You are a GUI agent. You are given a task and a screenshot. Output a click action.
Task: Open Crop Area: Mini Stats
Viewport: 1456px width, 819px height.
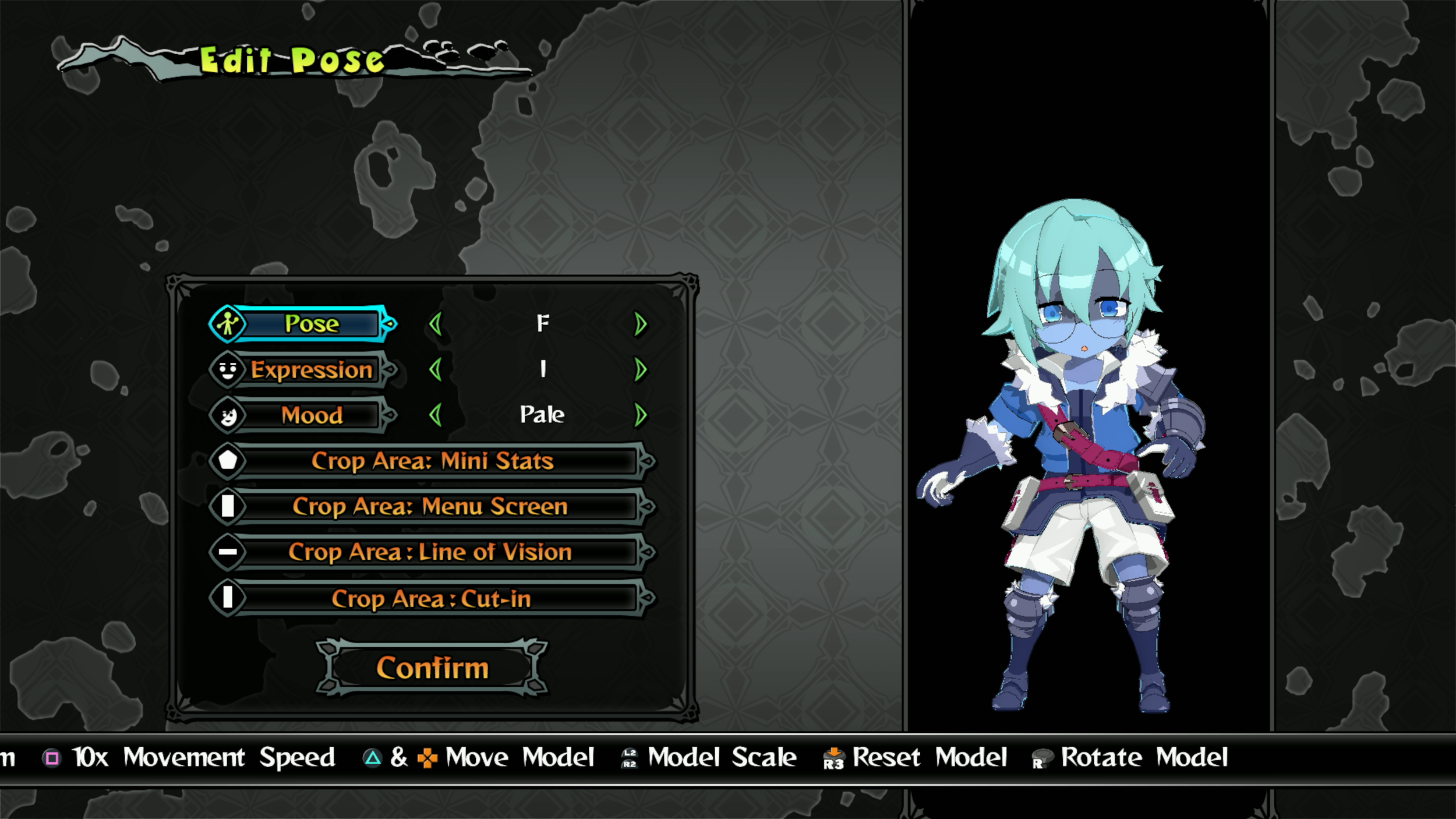point(432,461)
